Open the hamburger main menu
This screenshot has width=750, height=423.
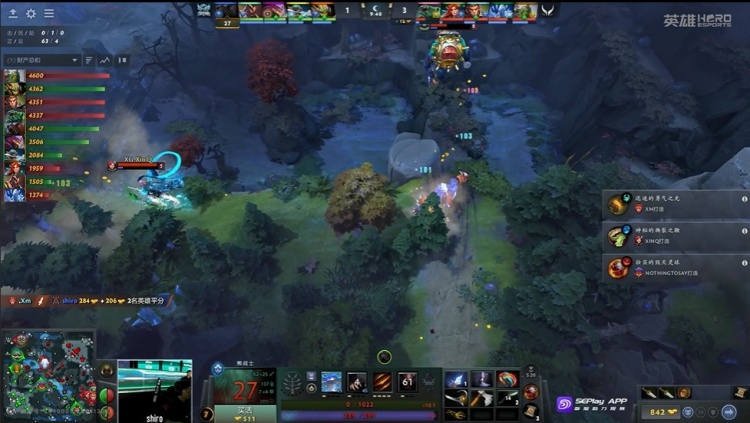[x=49, y=13]
